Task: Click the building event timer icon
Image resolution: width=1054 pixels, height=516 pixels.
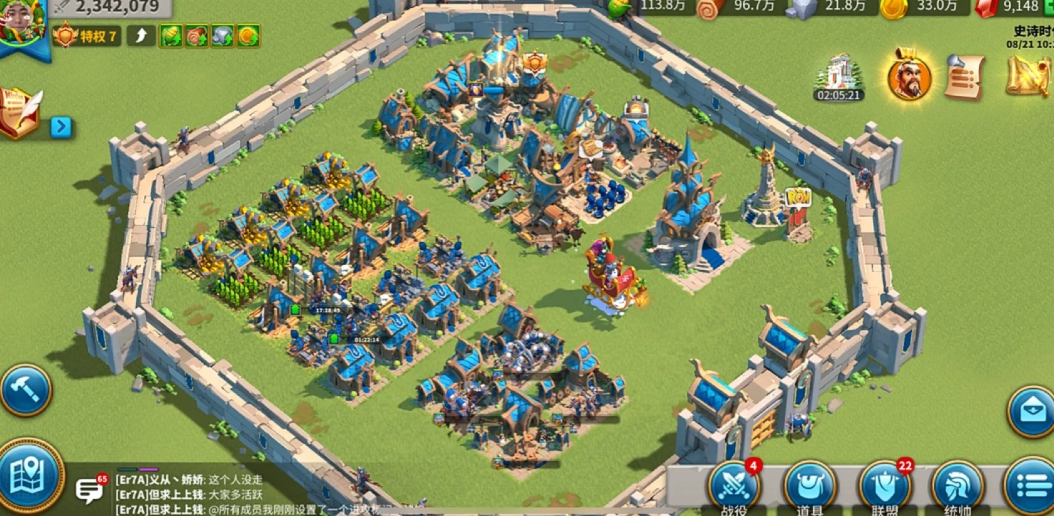Action: [839, 76]
